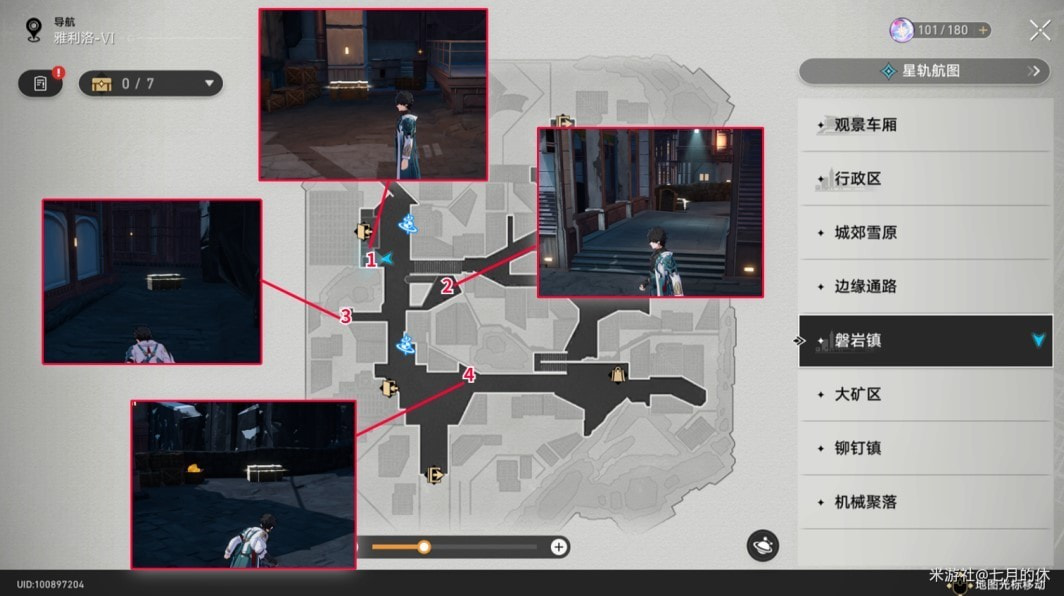
Task: Add trailblaze power with the plus button
Action: coord(983,30)
